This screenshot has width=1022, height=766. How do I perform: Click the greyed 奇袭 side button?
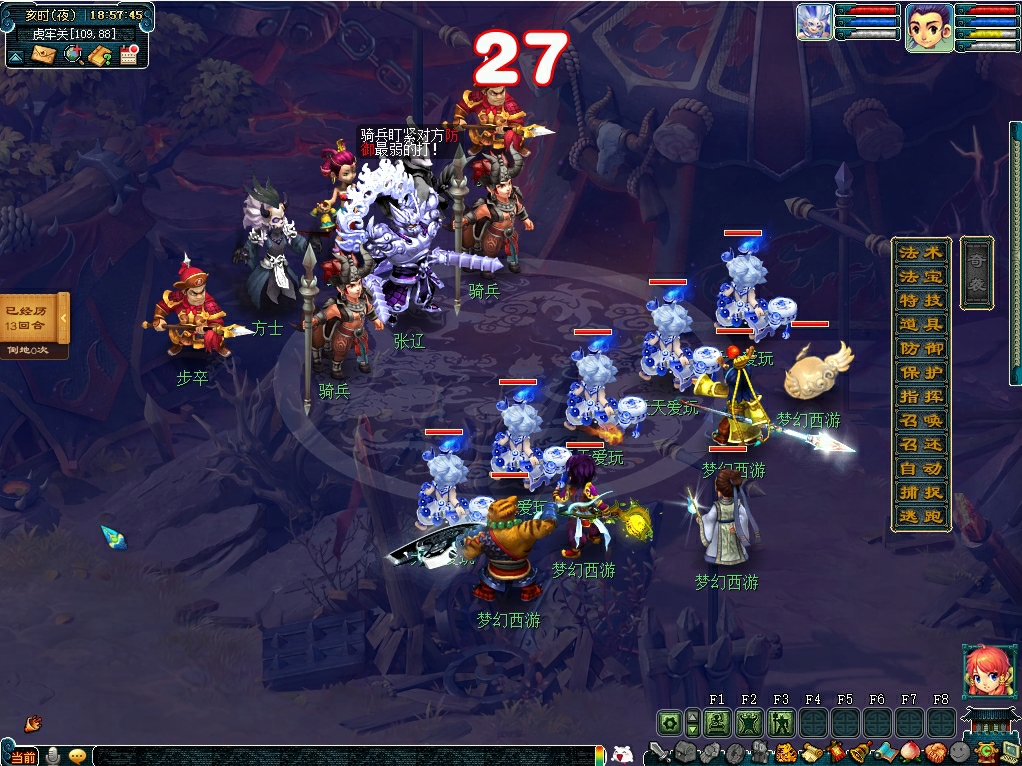click(x=976, y=272)
